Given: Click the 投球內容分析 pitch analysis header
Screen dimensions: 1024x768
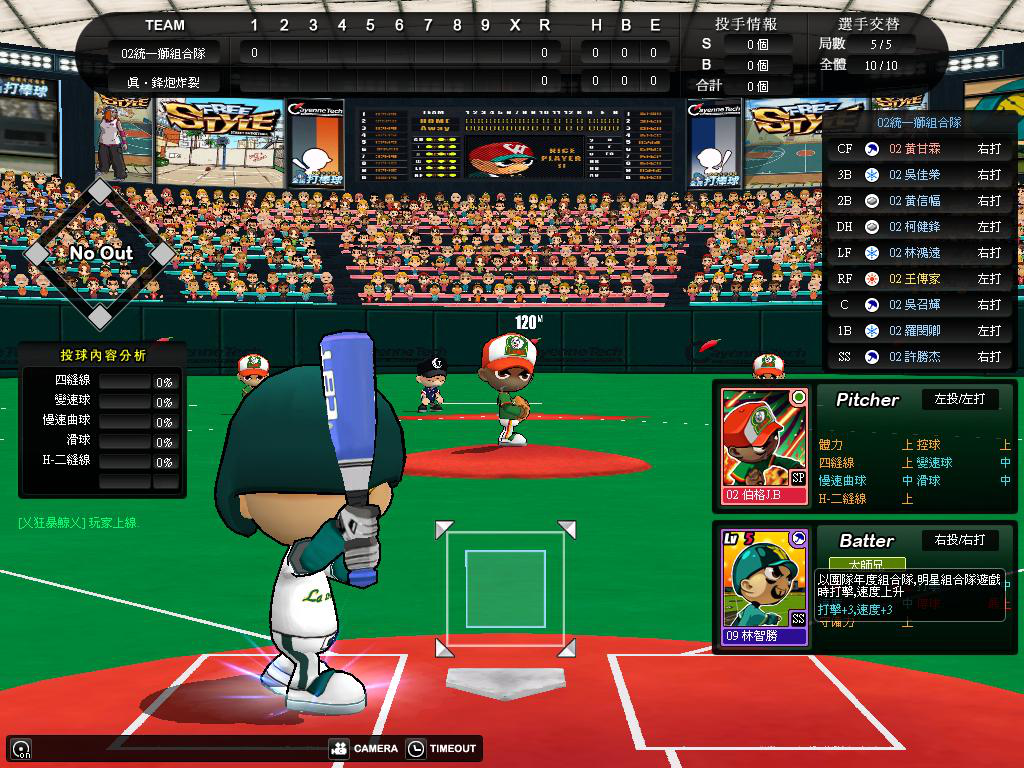Looking at the screenshot, I should pyautogui.click(x=102, y=355).
